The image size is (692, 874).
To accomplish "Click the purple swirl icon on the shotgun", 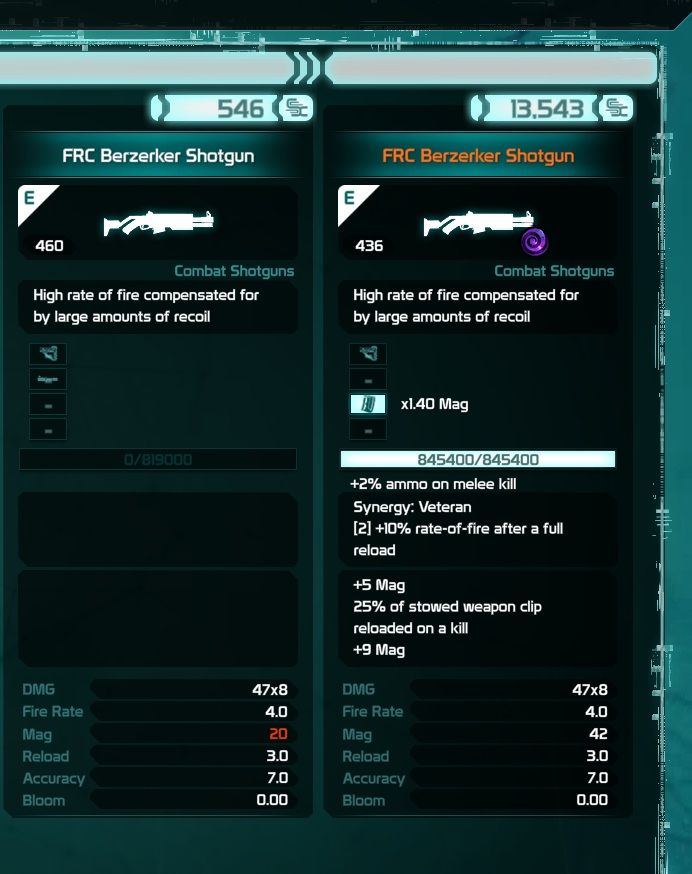I will (534, 241).
